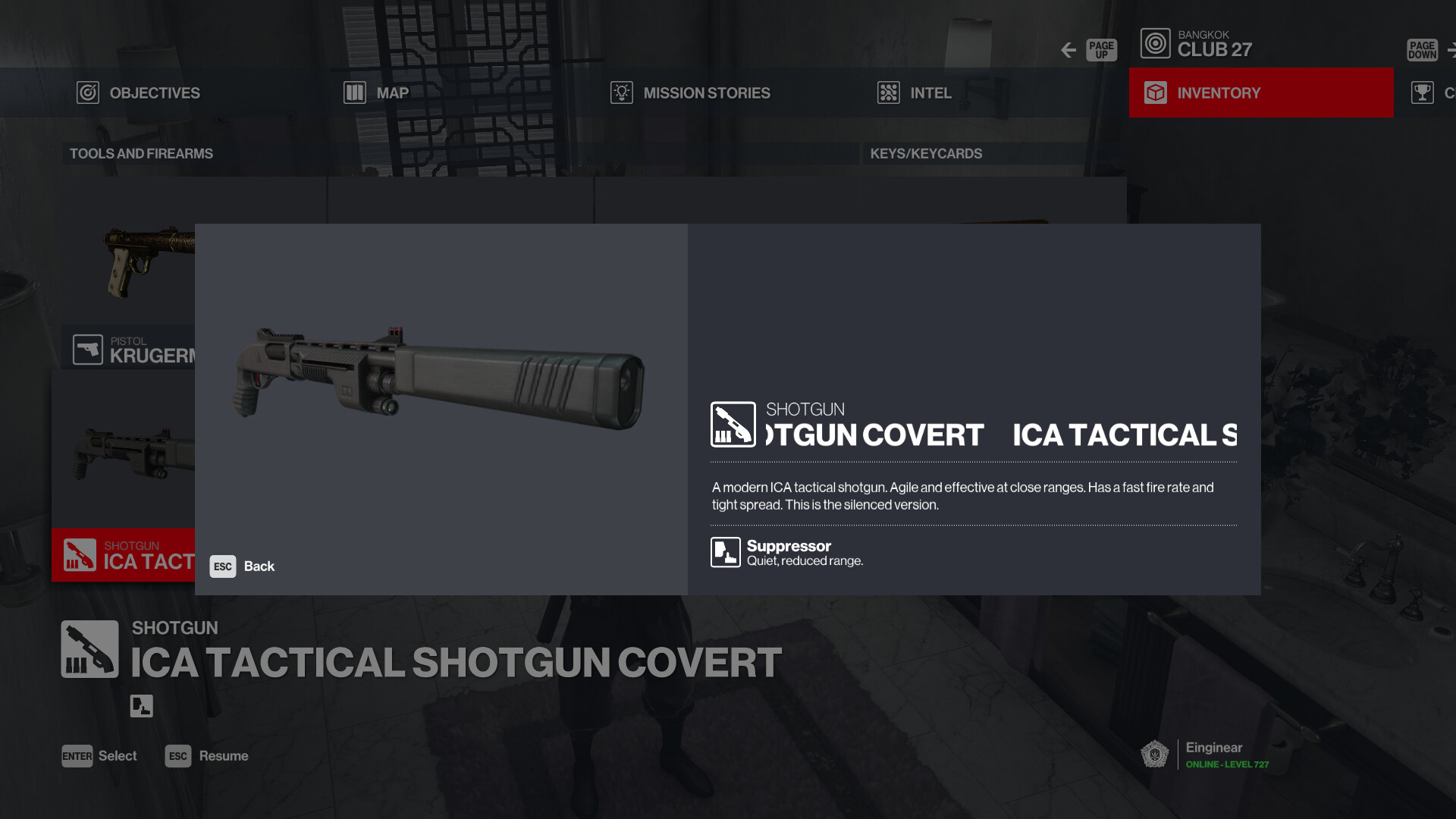This screenshot has height=819, width=1456.
Task: Open the Enginear player profile badge
Action: [1206, 755]
